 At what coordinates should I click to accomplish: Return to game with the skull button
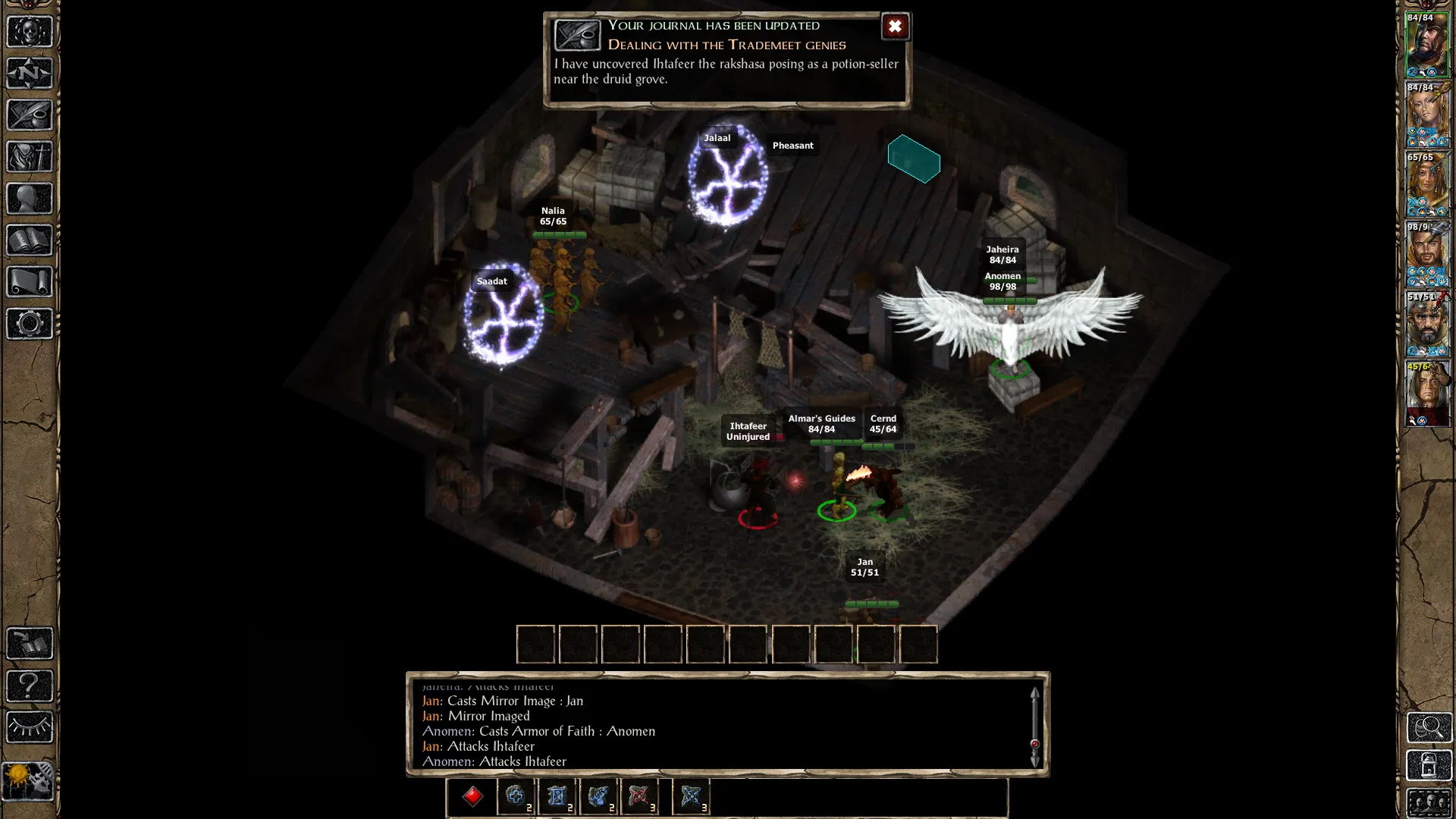[30, 32]
